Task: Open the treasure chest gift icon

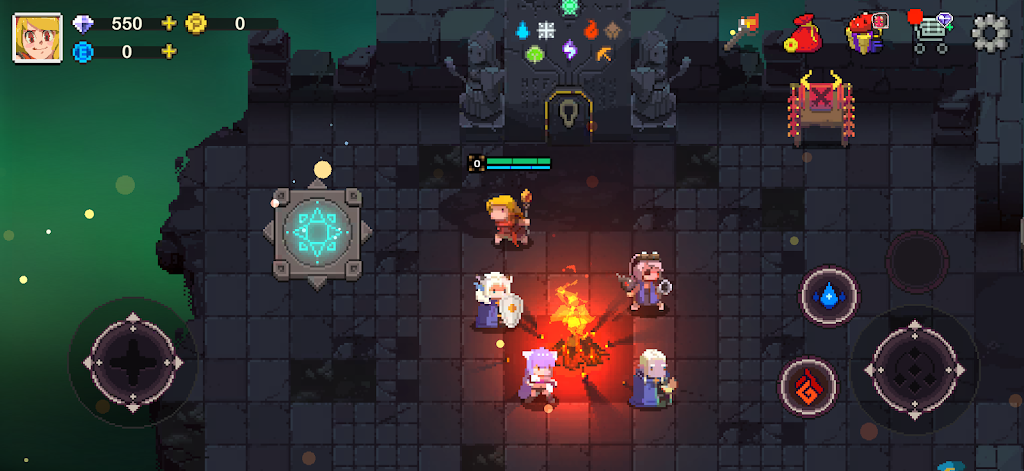Action: pos(866,33)
